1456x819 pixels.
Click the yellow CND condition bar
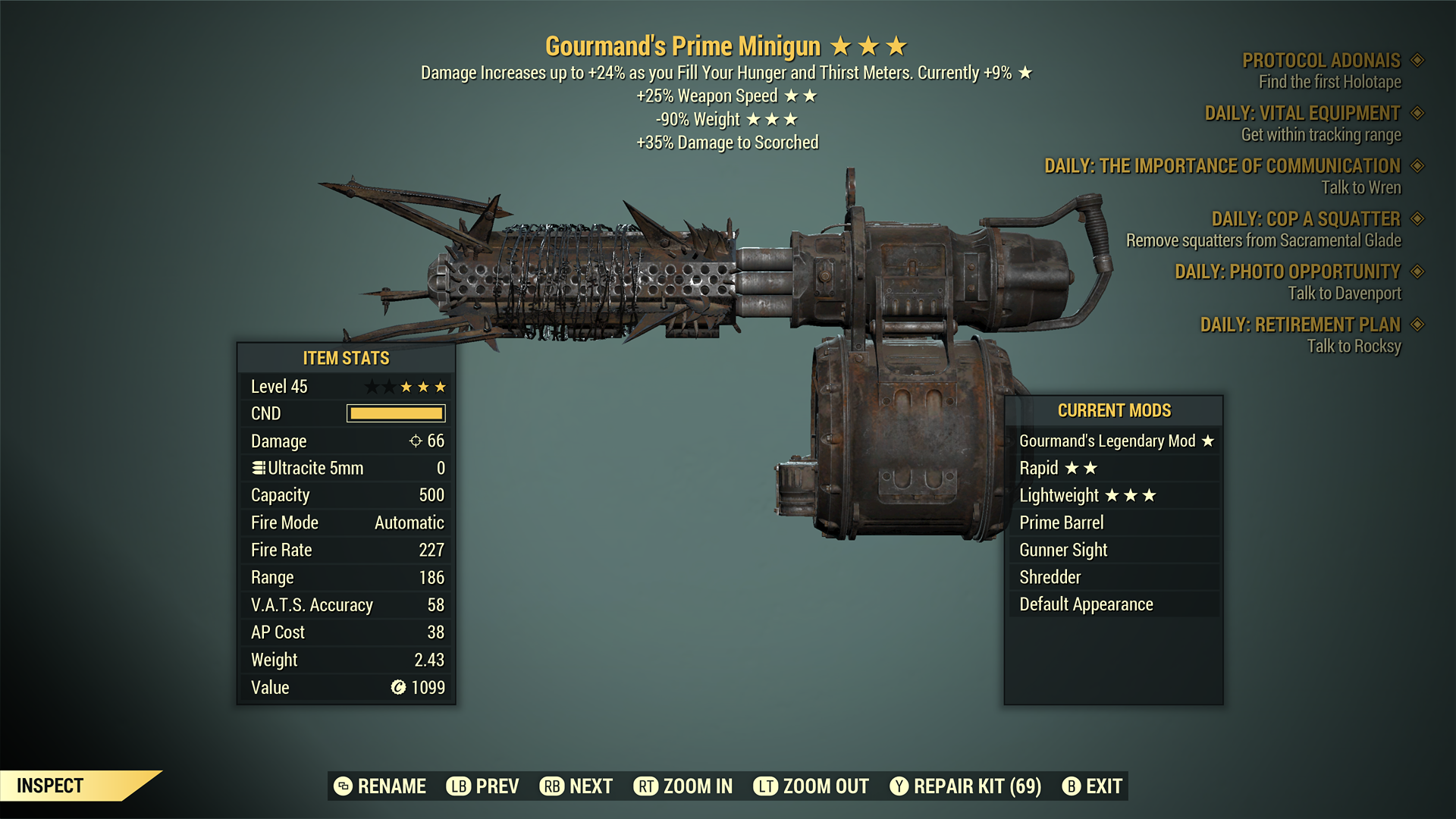click(395, 413)
